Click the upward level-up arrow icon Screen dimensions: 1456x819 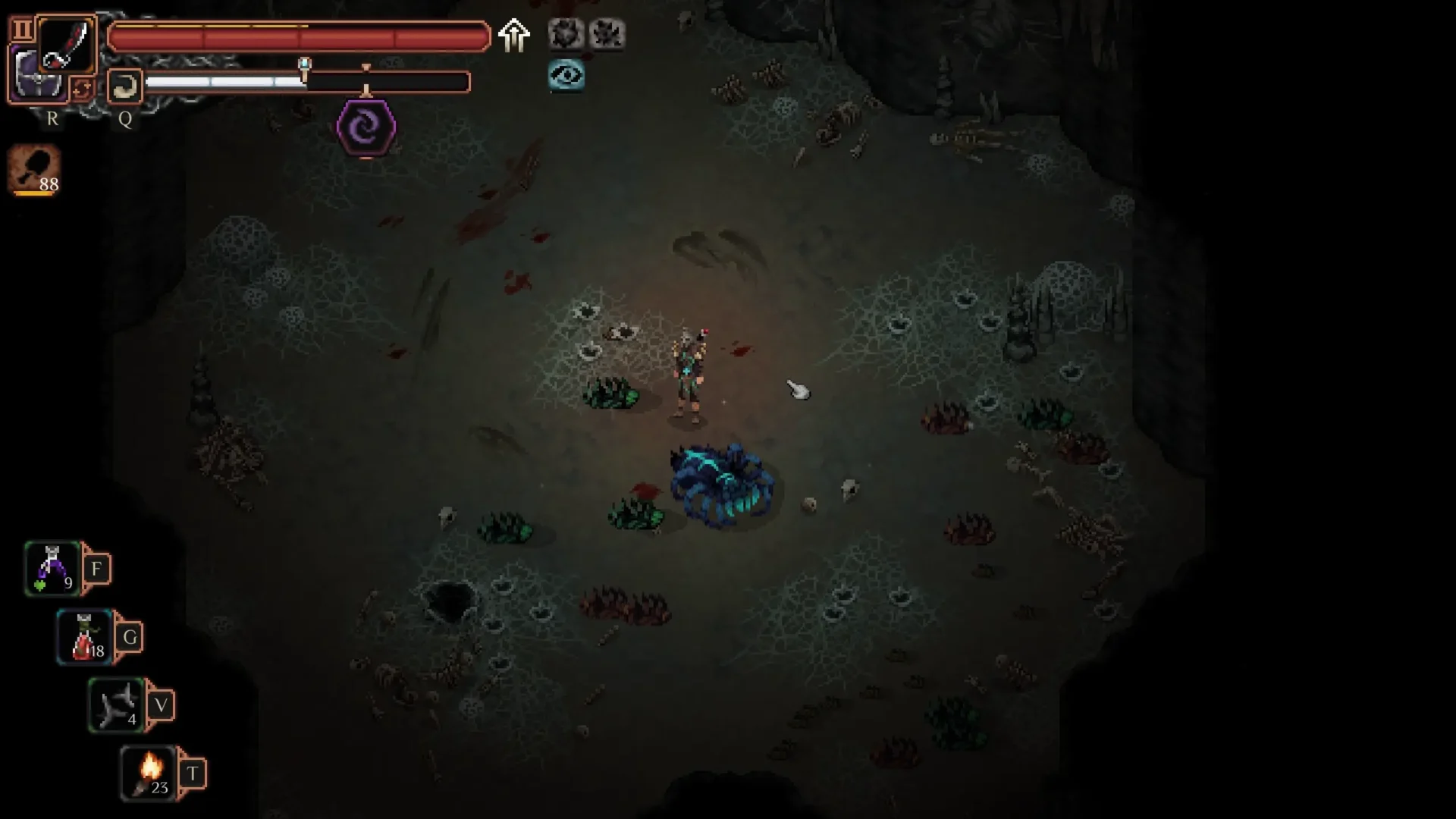(514, 35)
